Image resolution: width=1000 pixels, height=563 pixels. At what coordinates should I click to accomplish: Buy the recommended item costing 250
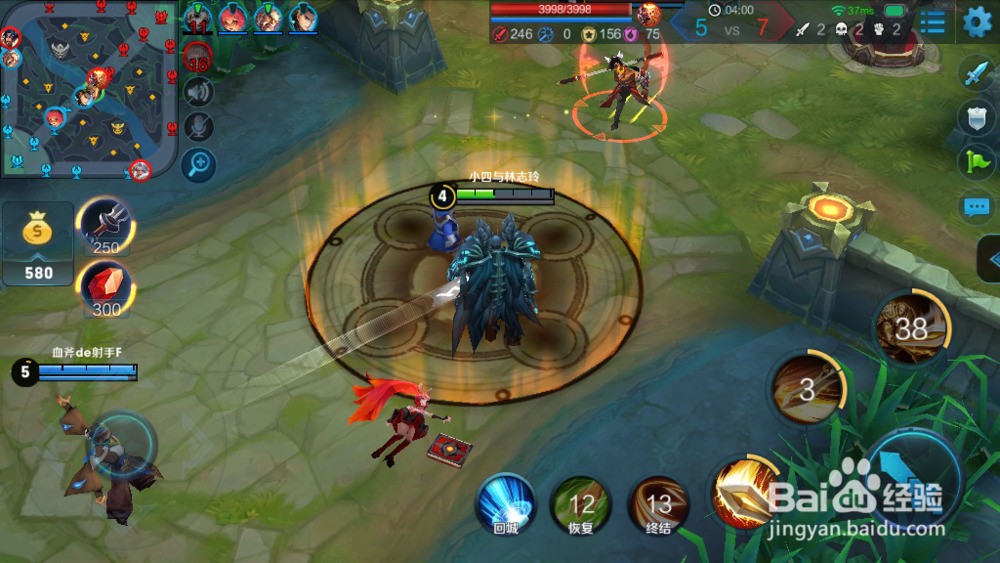(x=105, y=226)
